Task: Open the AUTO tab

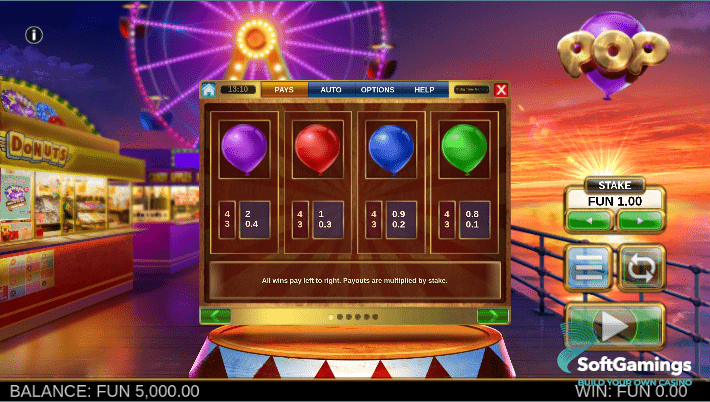Action: pos(331,90)
